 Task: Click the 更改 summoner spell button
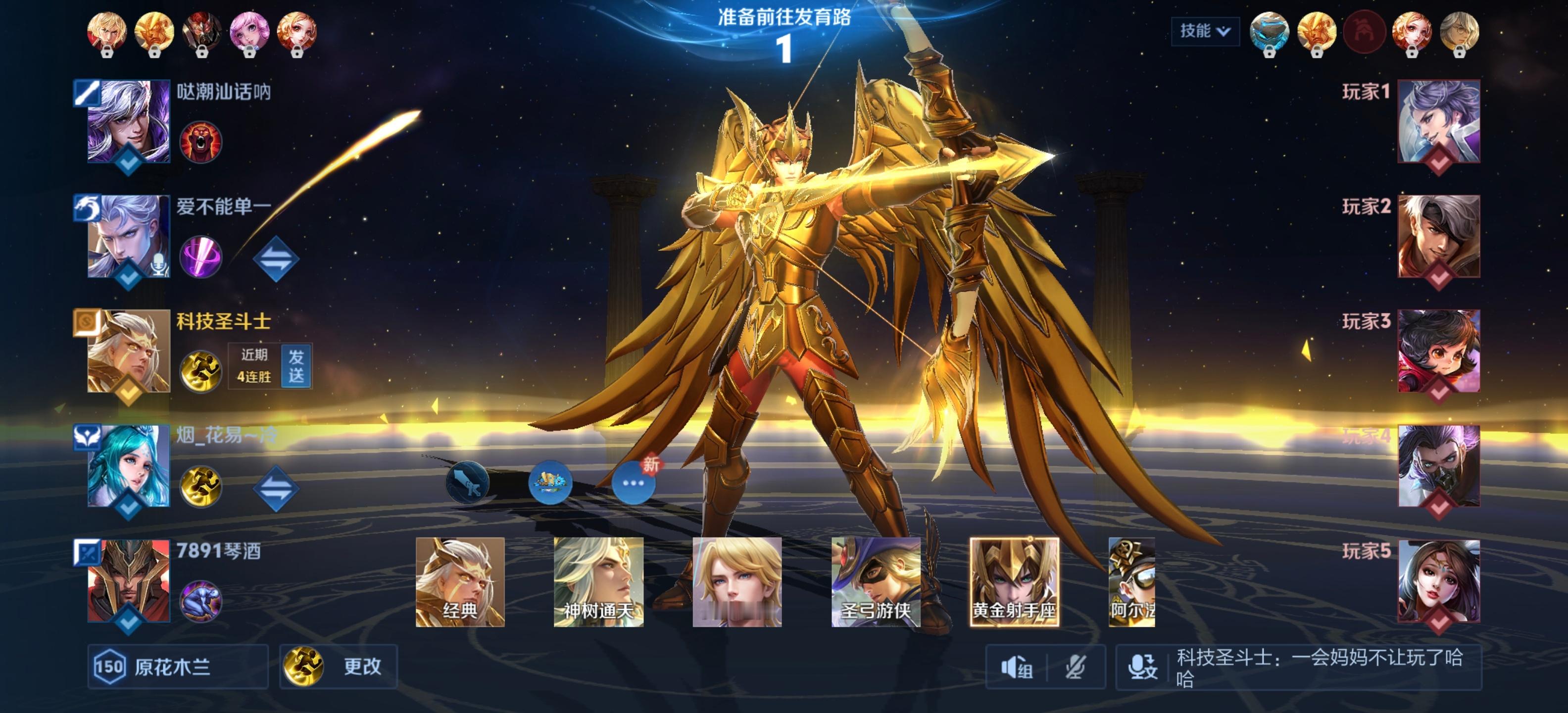pos(339,666)
